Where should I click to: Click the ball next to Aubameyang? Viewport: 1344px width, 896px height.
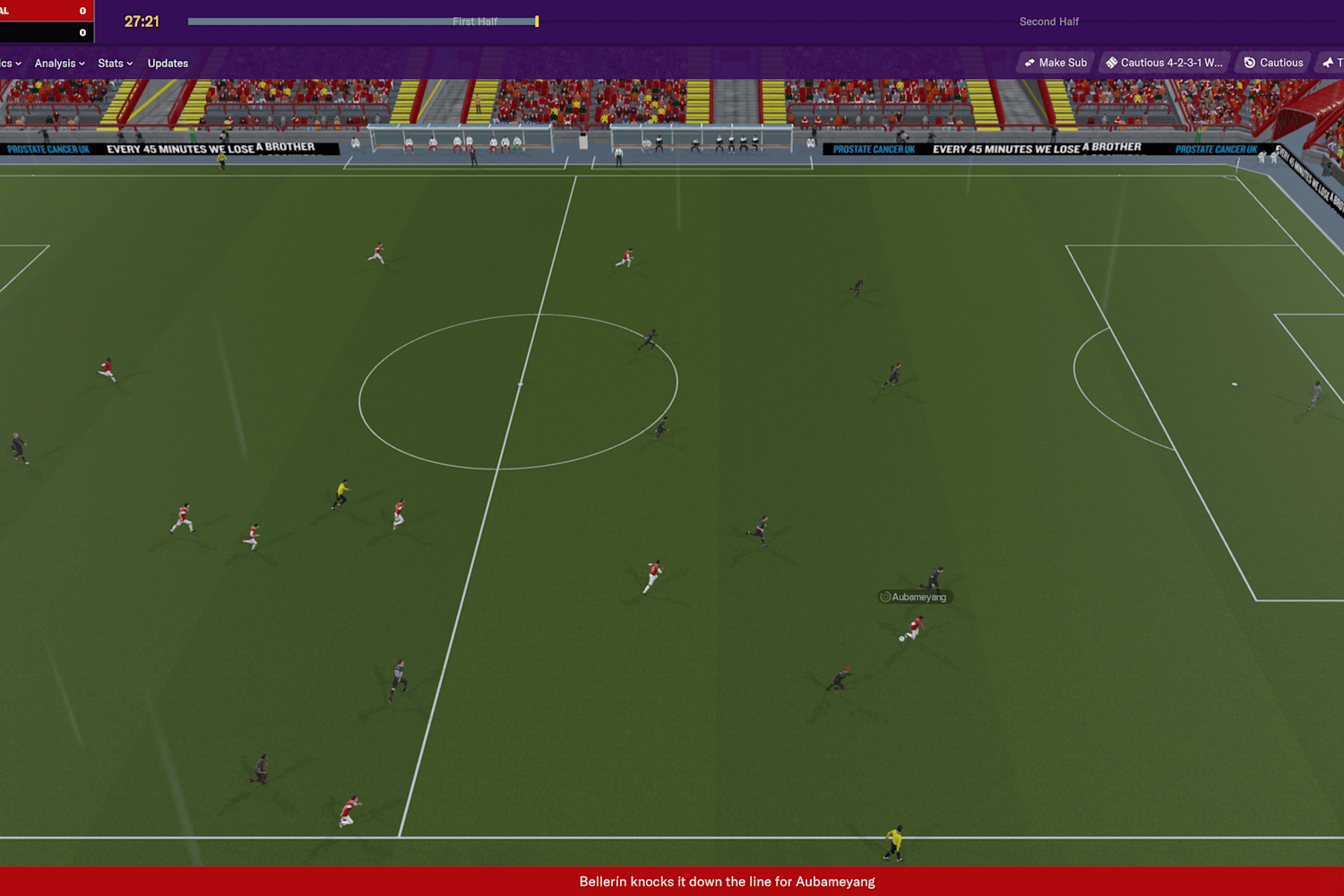[x=900, y=638]
